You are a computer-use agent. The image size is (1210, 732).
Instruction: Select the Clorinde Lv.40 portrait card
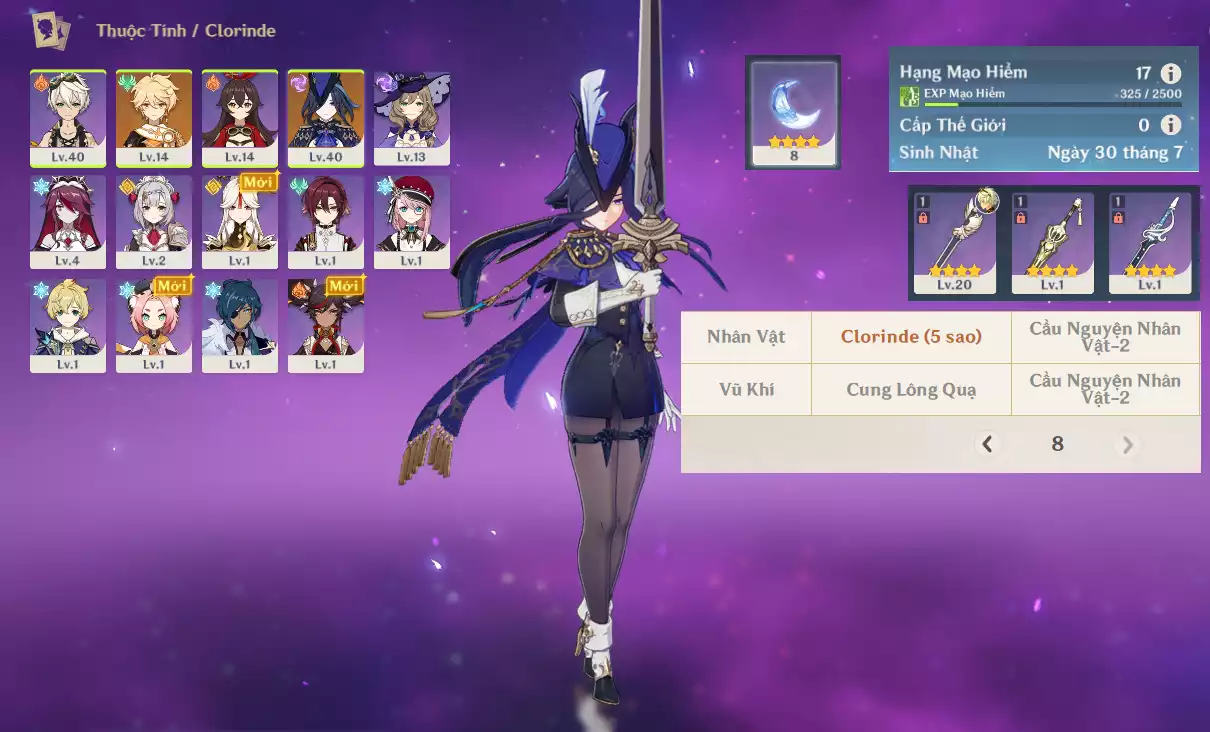[x=326, y=118]
